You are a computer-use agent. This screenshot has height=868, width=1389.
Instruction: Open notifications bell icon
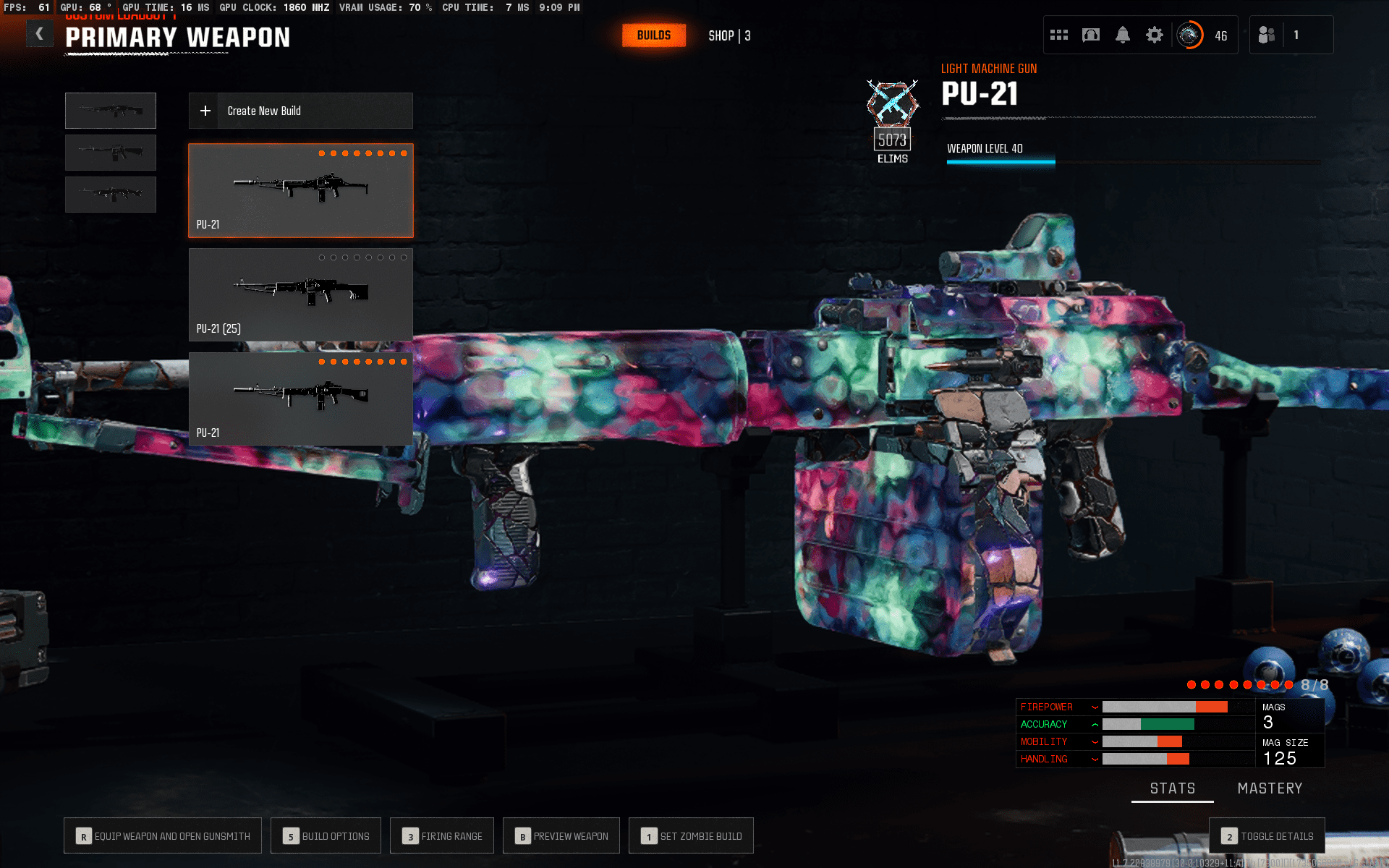click(1123, 35)
